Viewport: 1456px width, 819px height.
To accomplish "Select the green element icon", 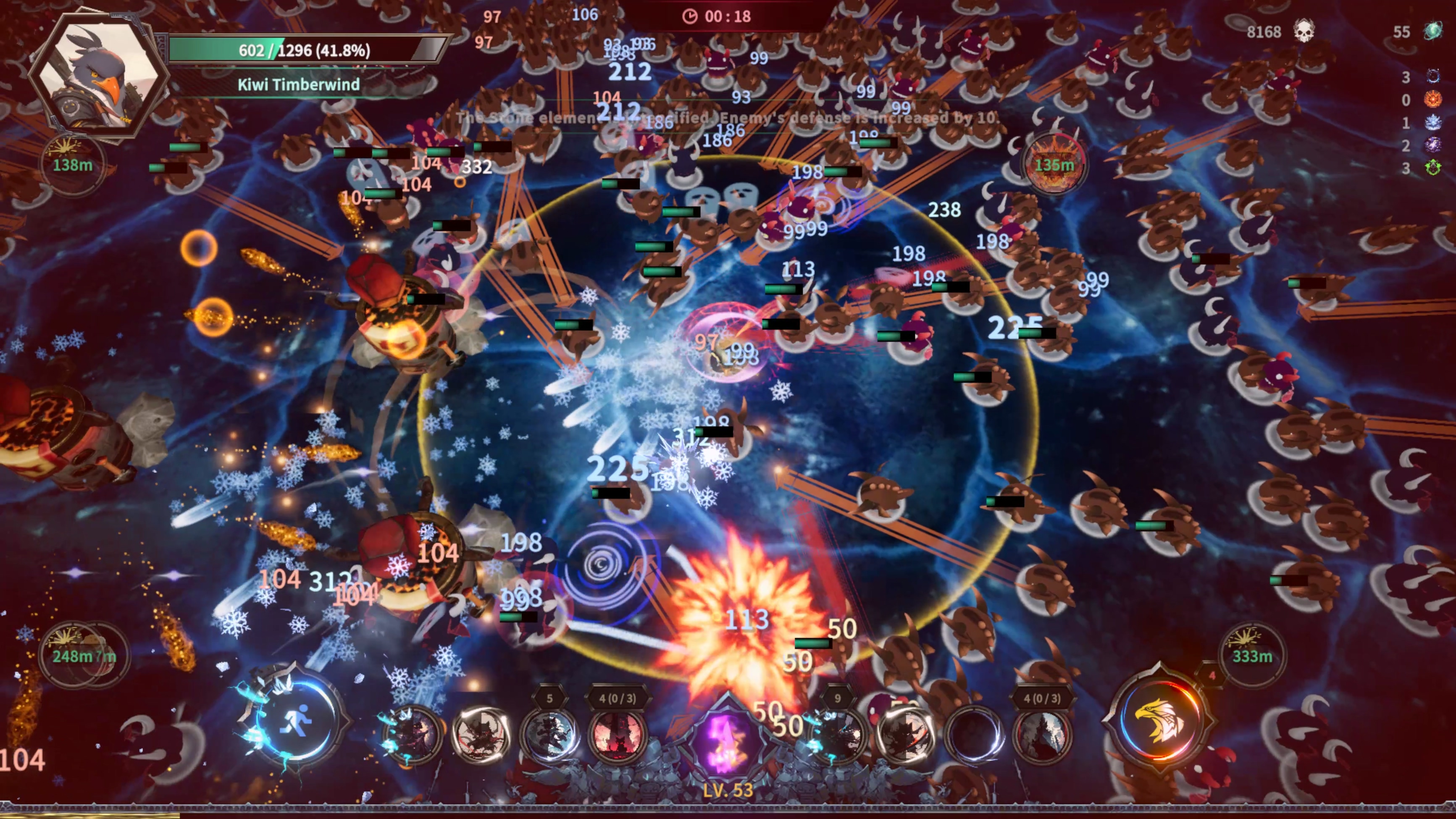I will tap(1433, 168).
